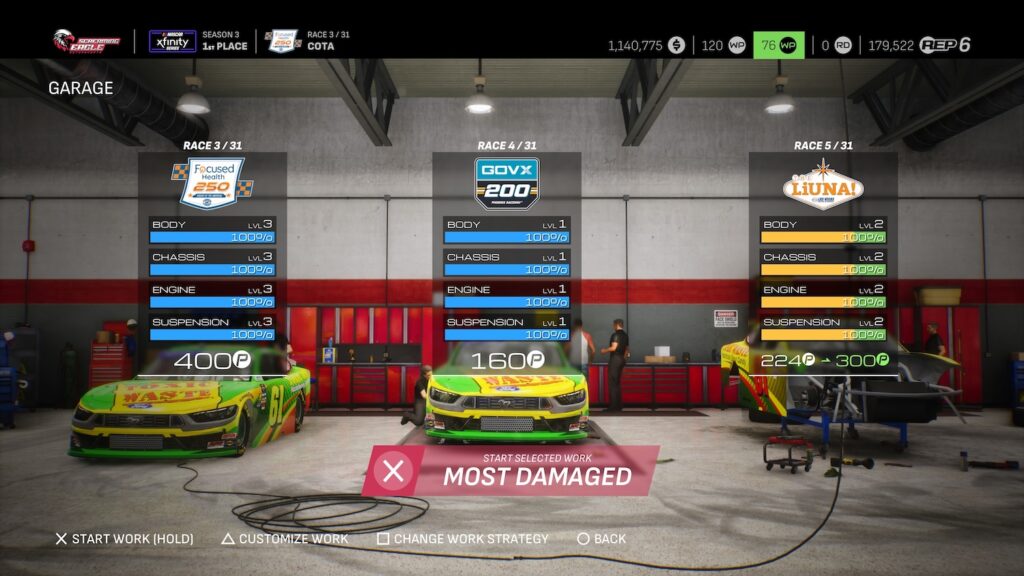Go Back from the garage
The height and width of the screenshot is (576, 1024).
pyautogui.click(x=601, y=539)
